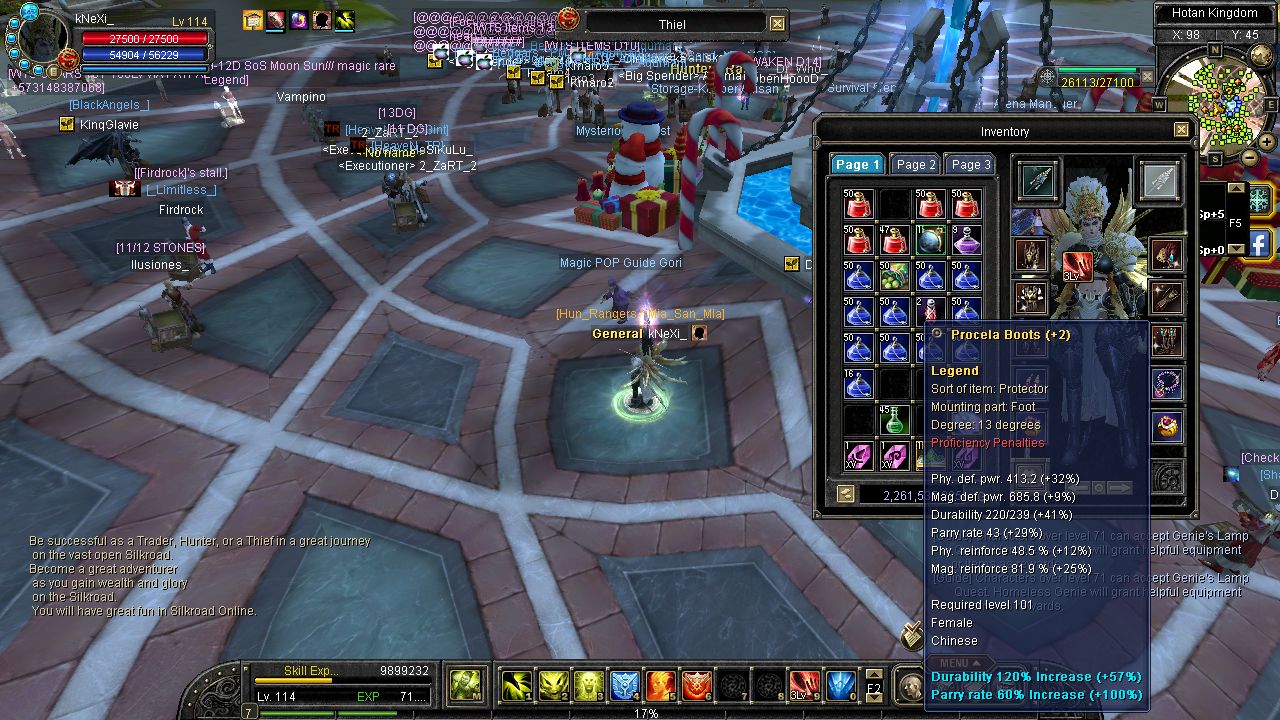
Task: Switch to inventory Page 2
Action: 916,165
